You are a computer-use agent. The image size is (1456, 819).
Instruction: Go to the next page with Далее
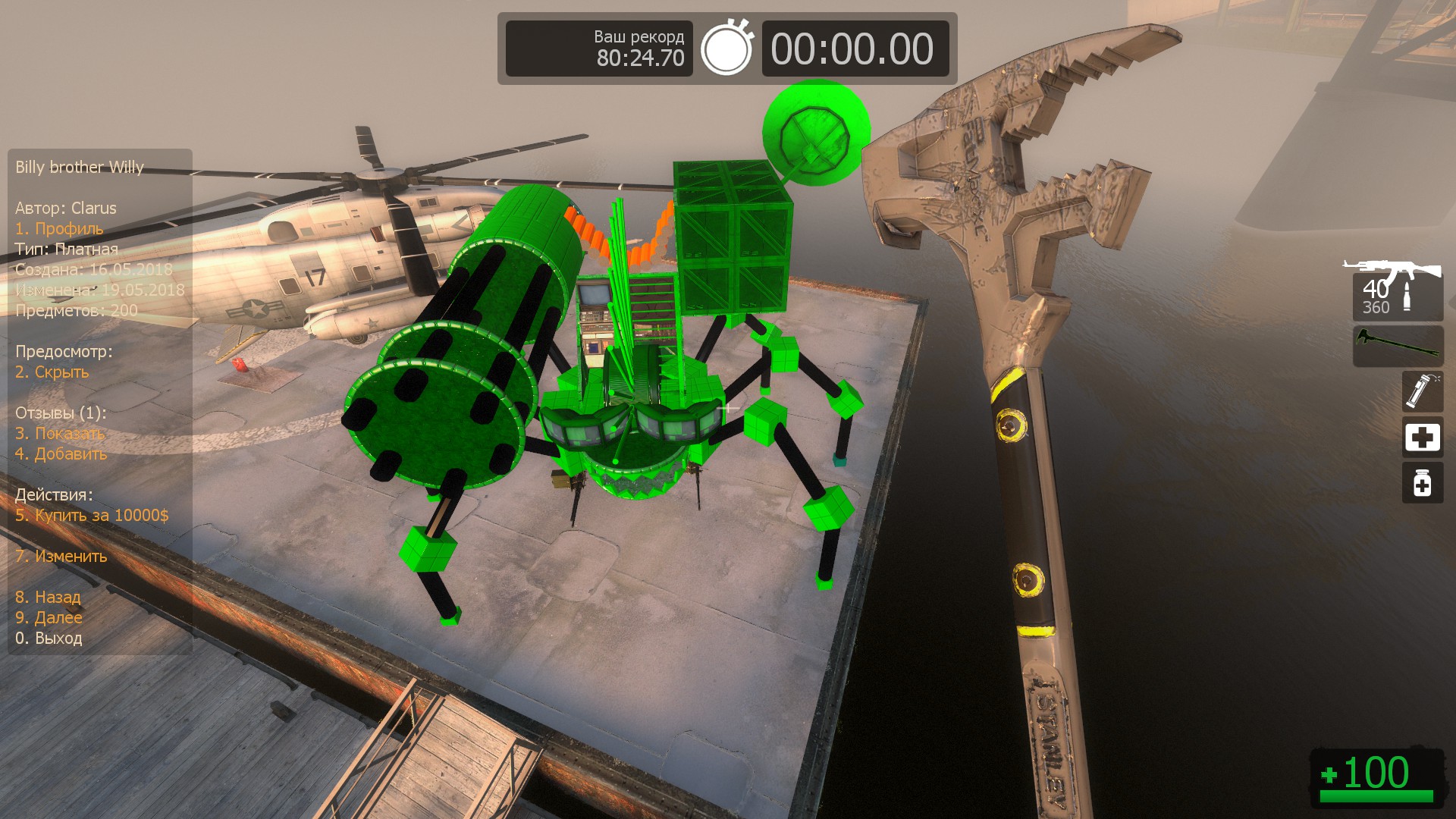pyautogui.click(x=49, y=617)
